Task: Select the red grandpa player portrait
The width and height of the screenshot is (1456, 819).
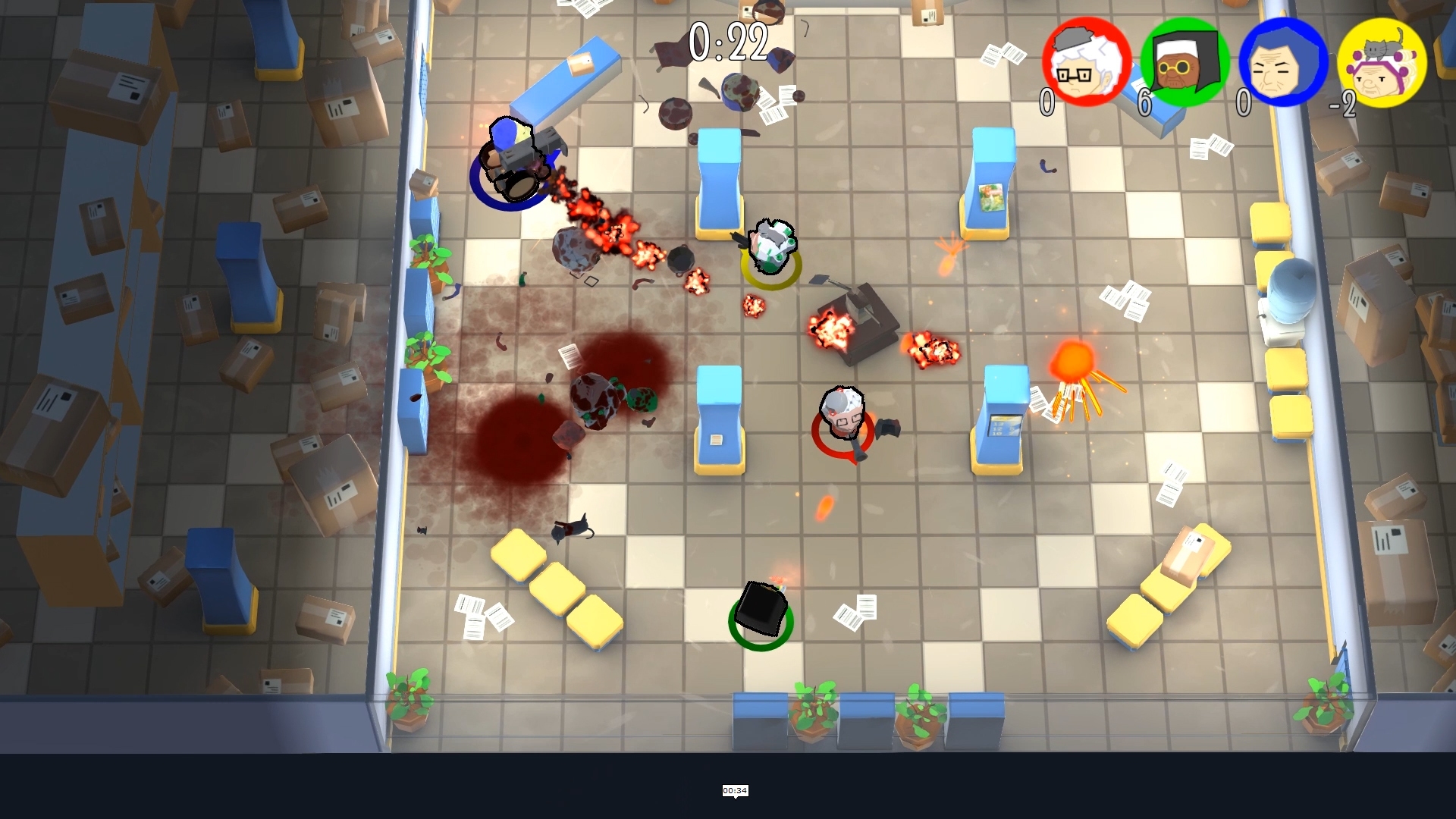Action: 1086,62
